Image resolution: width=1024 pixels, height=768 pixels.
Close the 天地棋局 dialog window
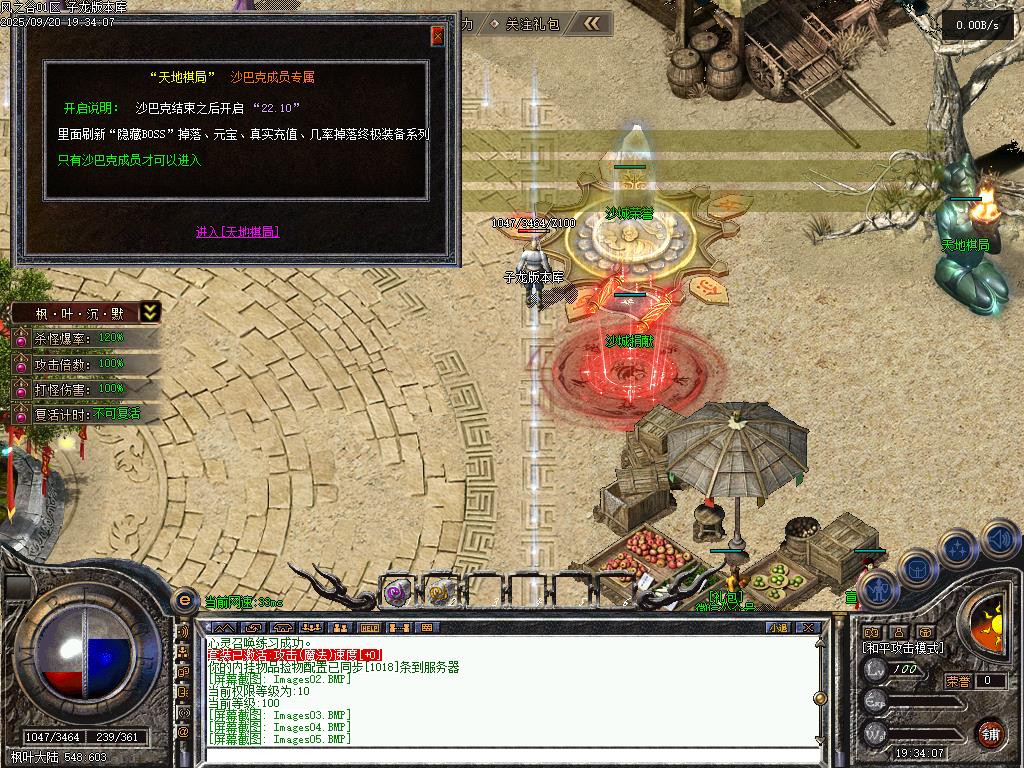point(437,36)
